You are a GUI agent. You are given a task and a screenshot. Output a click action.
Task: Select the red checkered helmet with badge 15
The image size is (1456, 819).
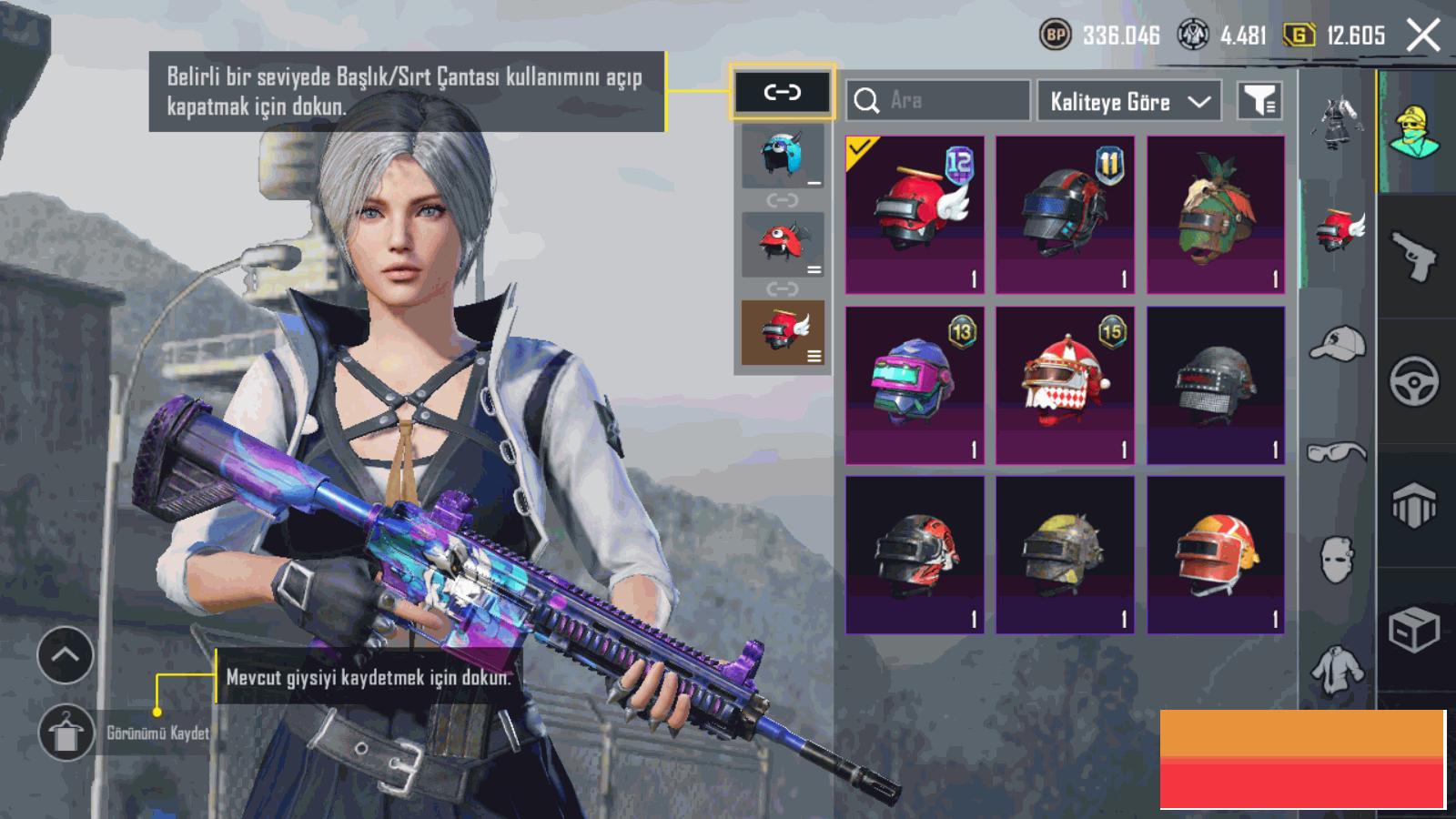[1065, 385]
